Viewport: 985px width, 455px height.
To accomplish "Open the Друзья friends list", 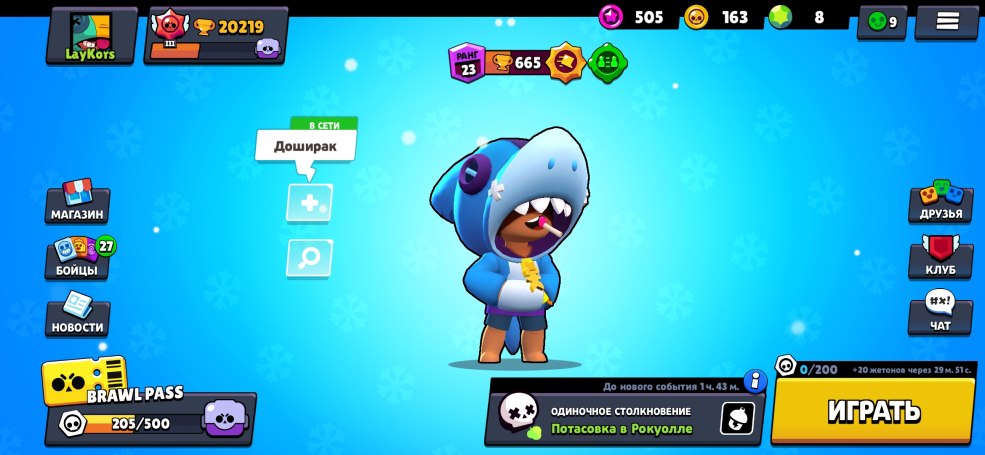I will (x=940, y=201).
